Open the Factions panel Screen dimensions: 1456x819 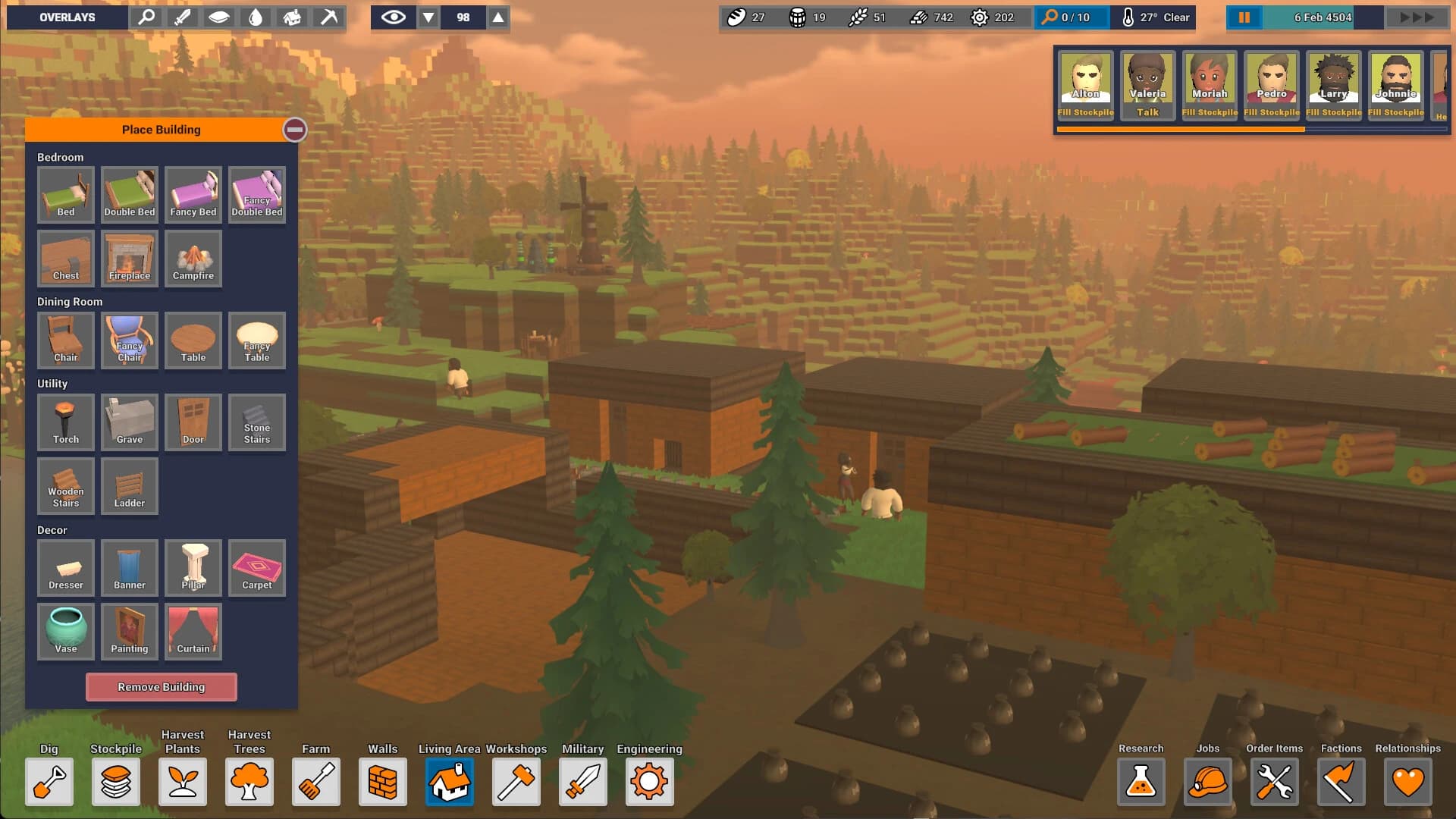[x=1341, y=782]
